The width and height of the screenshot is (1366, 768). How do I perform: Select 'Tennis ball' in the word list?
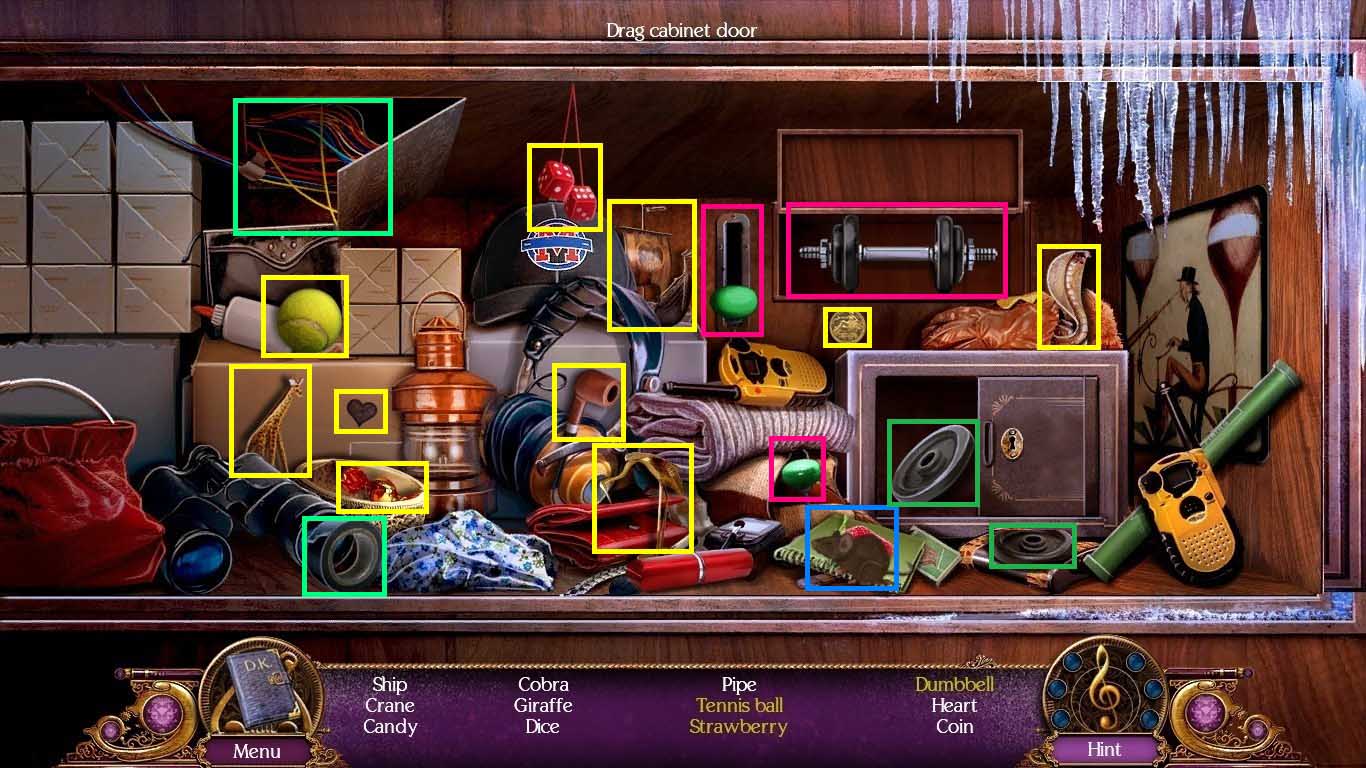click(739, 706)
